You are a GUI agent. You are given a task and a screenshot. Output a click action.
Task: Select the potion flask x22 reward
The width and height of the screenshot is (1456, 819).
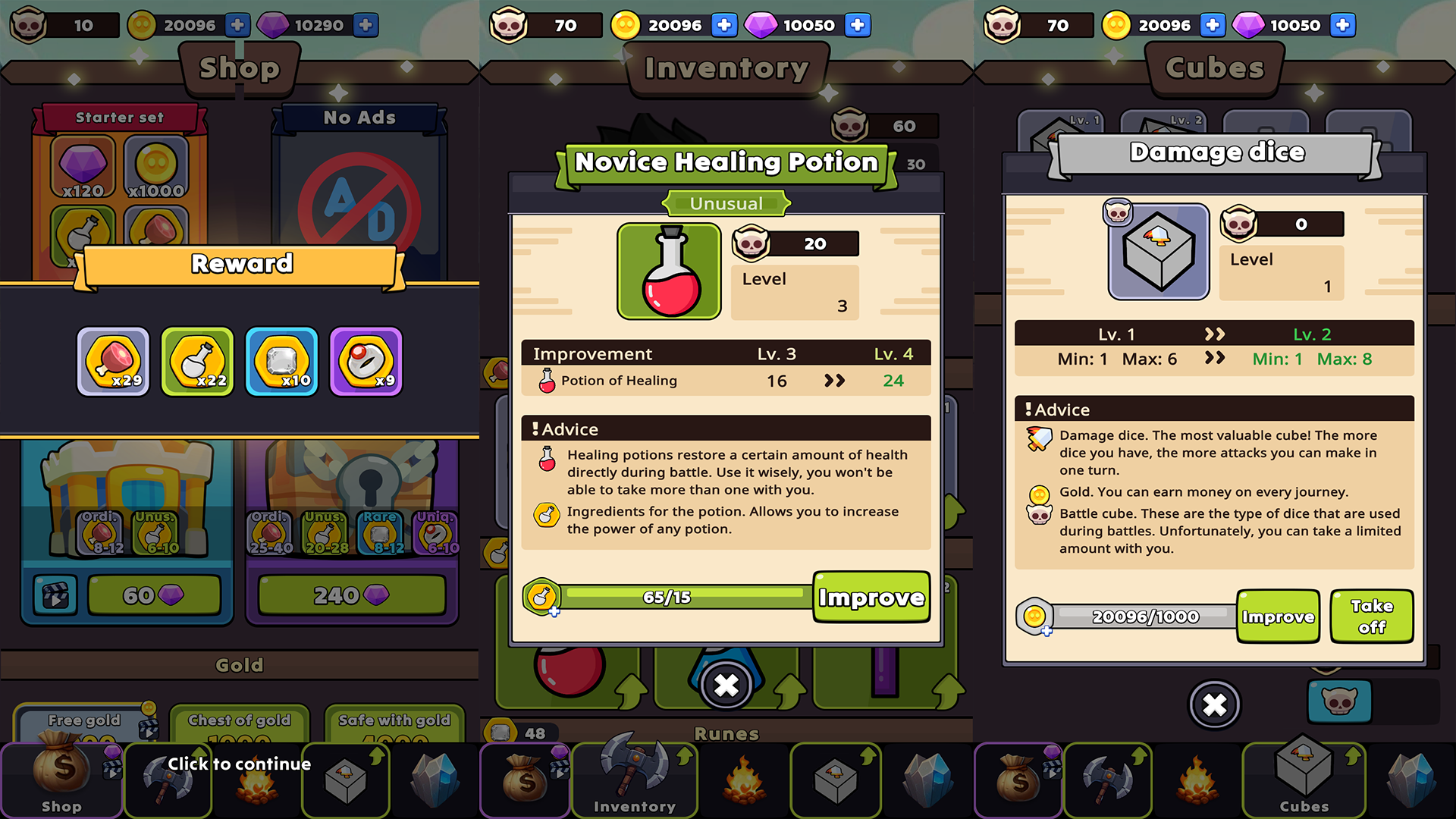[198, 362]
